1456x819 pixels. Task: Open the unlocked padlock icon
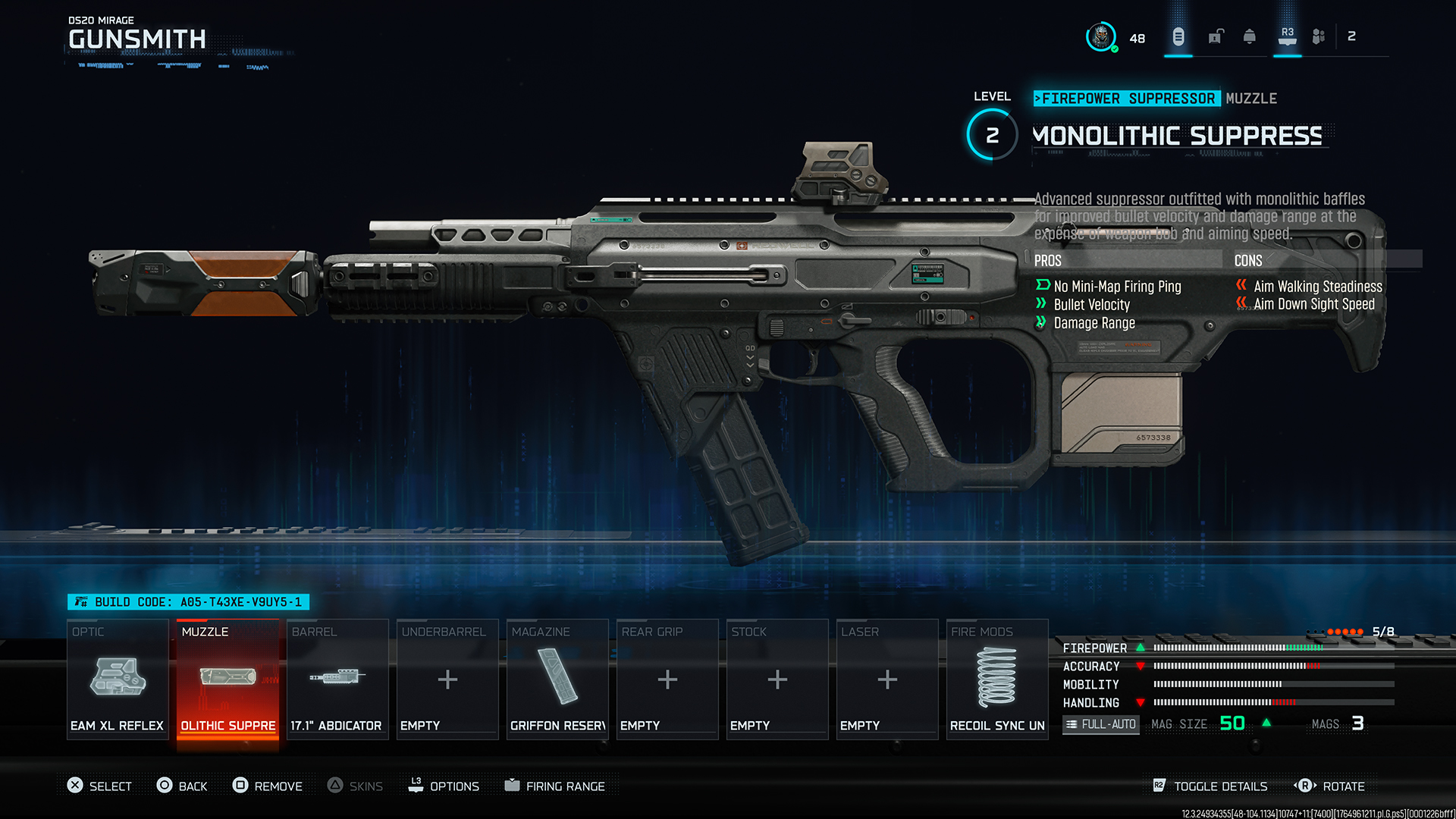click(x=1216, y=36)
